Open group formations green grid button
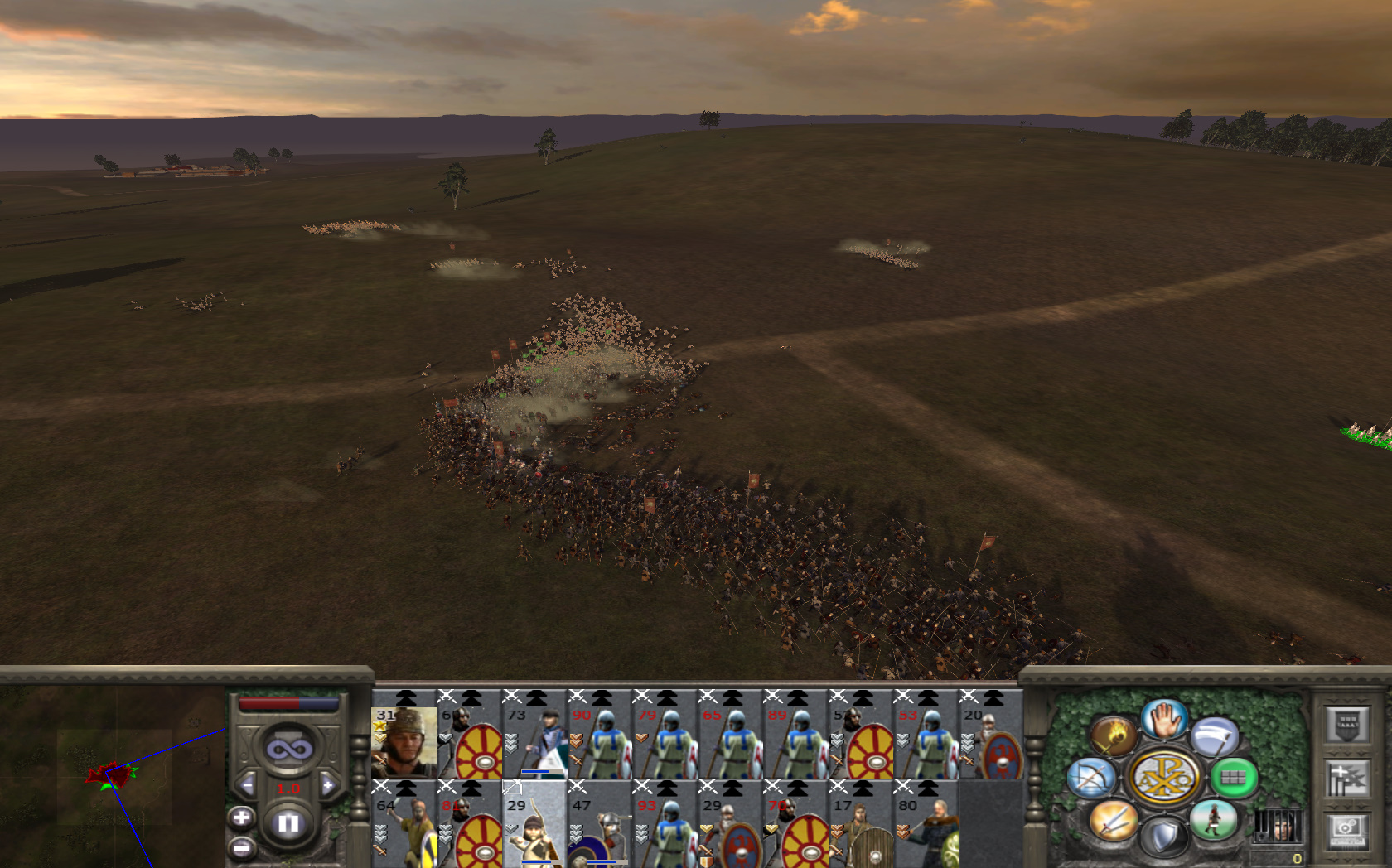This screenshot has width=1392, height=868. click(x=1234, y=778)
